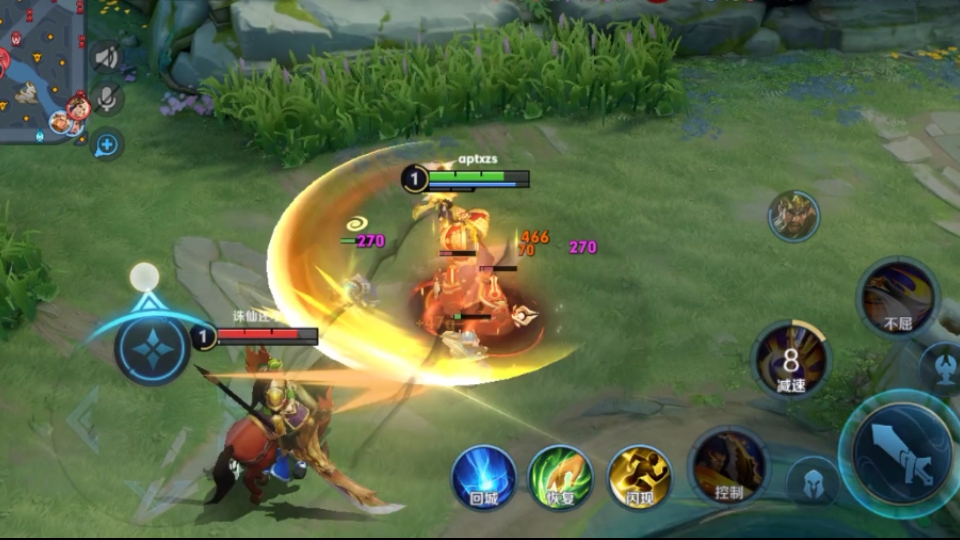Trigger the 不屈 ultimate skill
The height and width of the screenshot is (540, 960).
tap(897, 297)
